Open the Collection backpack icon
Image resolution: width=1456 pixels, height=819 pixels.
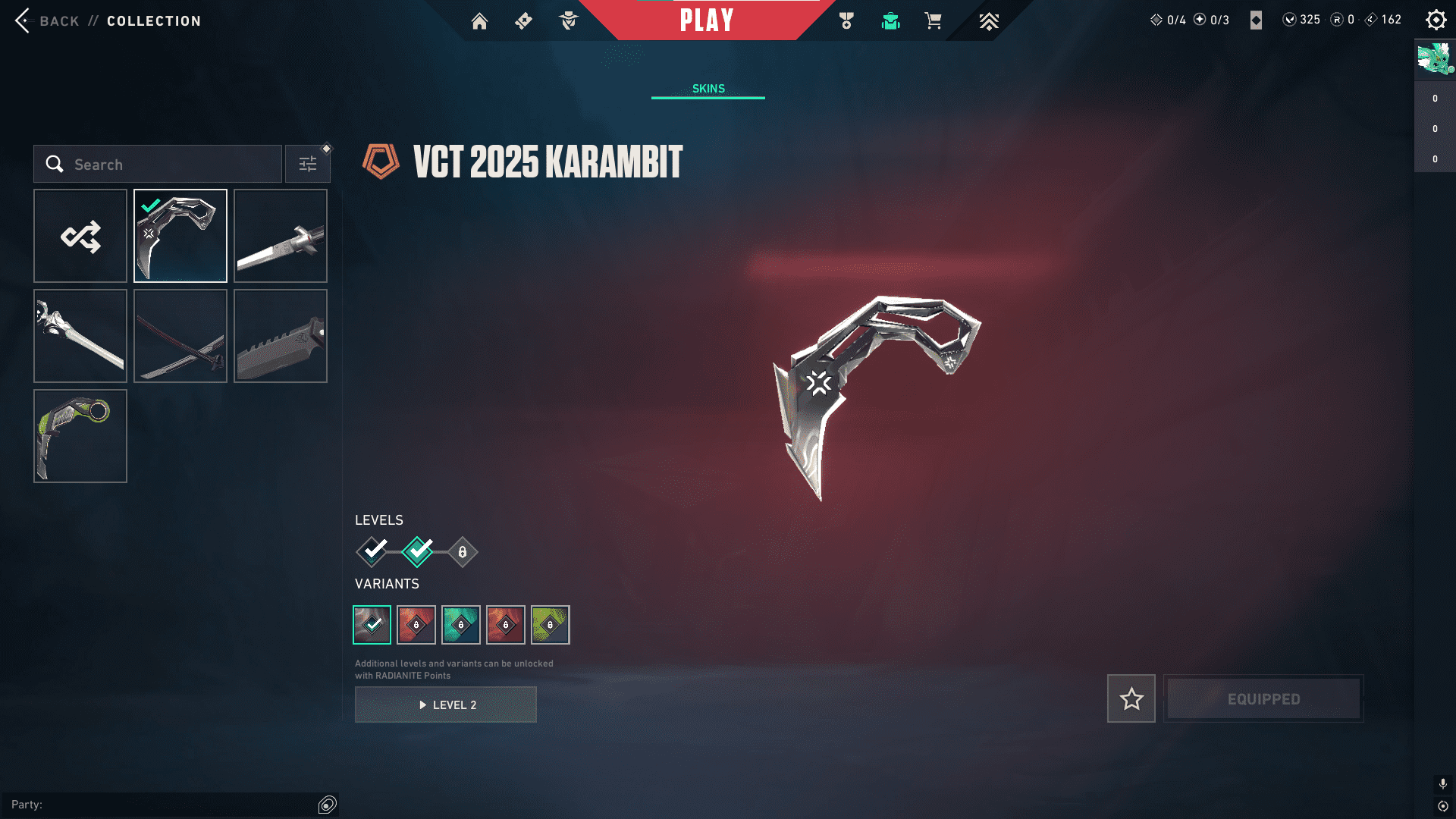tap(890, 21)
